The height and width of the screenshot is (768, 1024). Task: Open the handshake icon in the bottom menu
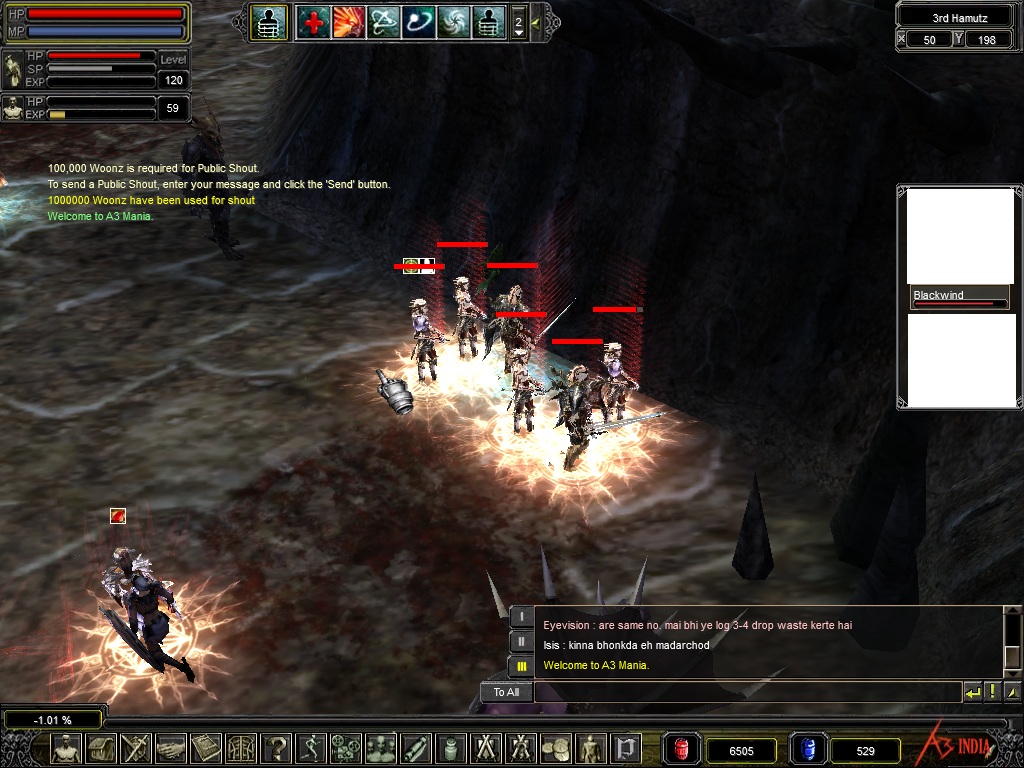point(172,747)
